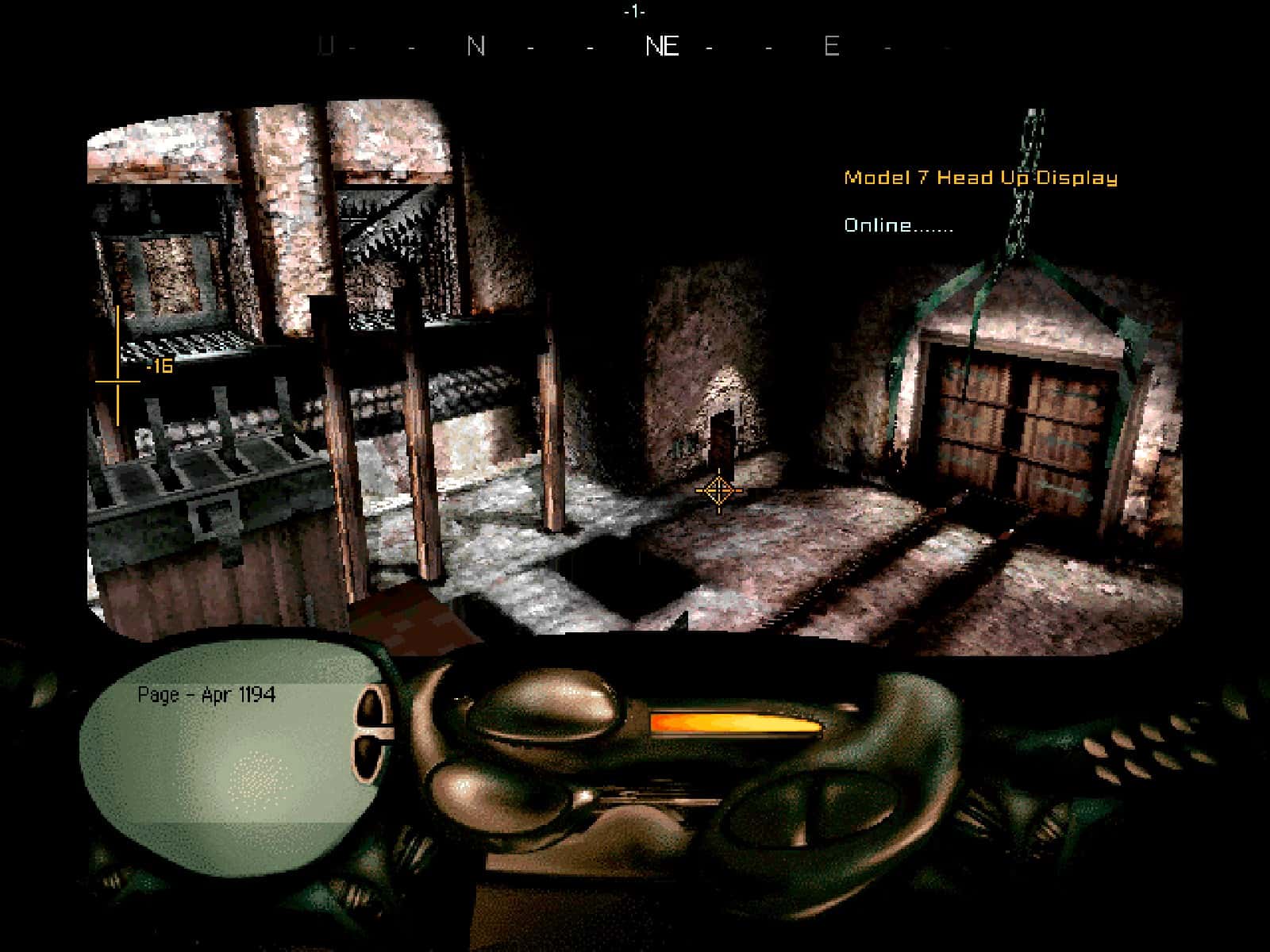Expand the Page - Apr 1194 journal entry
Image resolution: width=1270 pixels, height=952 pixels.
click(x=208, y=694)
